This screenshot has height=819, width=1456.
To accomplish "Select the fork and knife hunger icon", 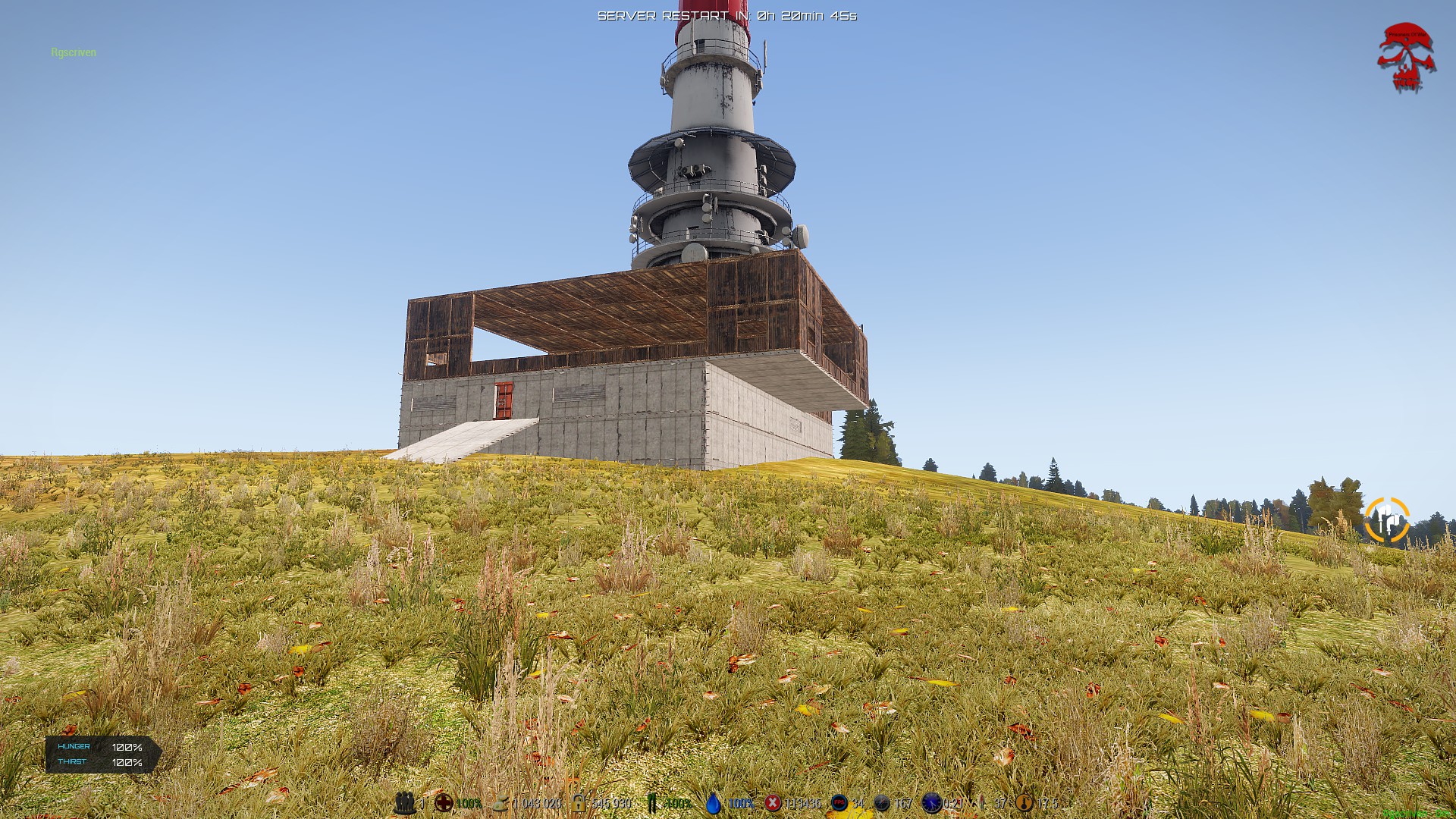I will pyautogui.click(x=651, y=803).
